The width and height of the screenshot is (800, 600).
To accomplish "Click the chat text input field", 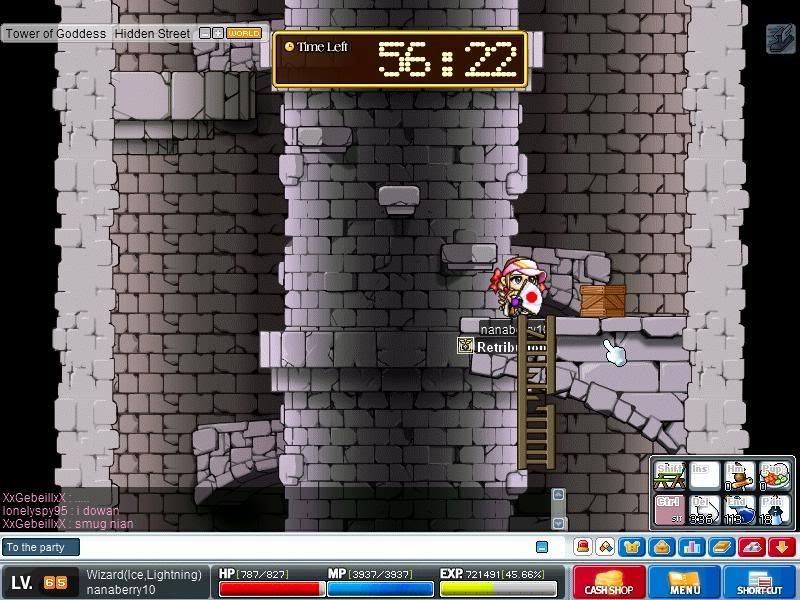I will pos(300,547).
